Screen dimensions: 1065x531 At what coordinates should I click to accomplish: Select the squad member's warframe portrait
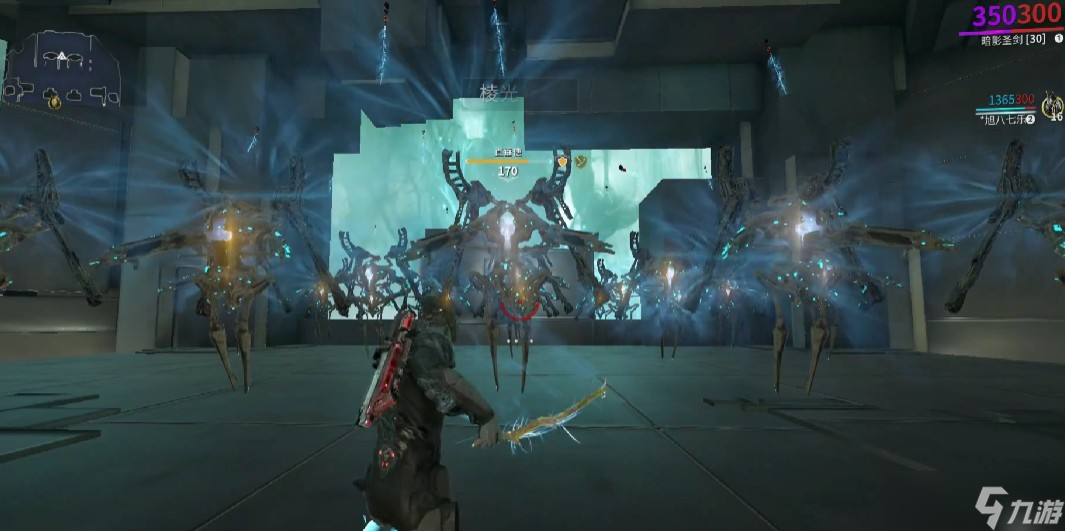click(1051, 104)
